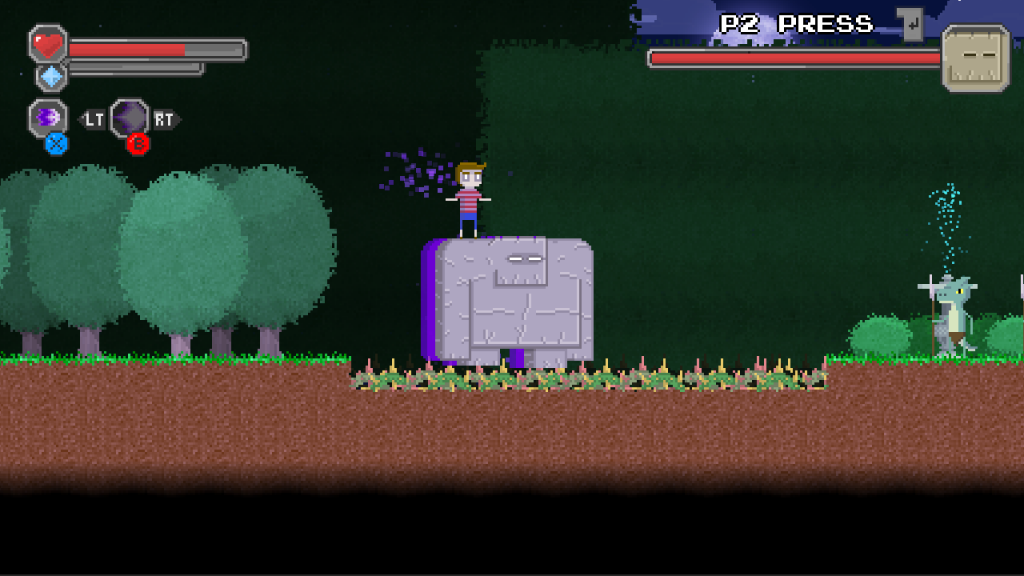Screen dimensions: 1024x576
Task: Select the dark purple crystal spell icon
Action: click(x=130, y=118)
